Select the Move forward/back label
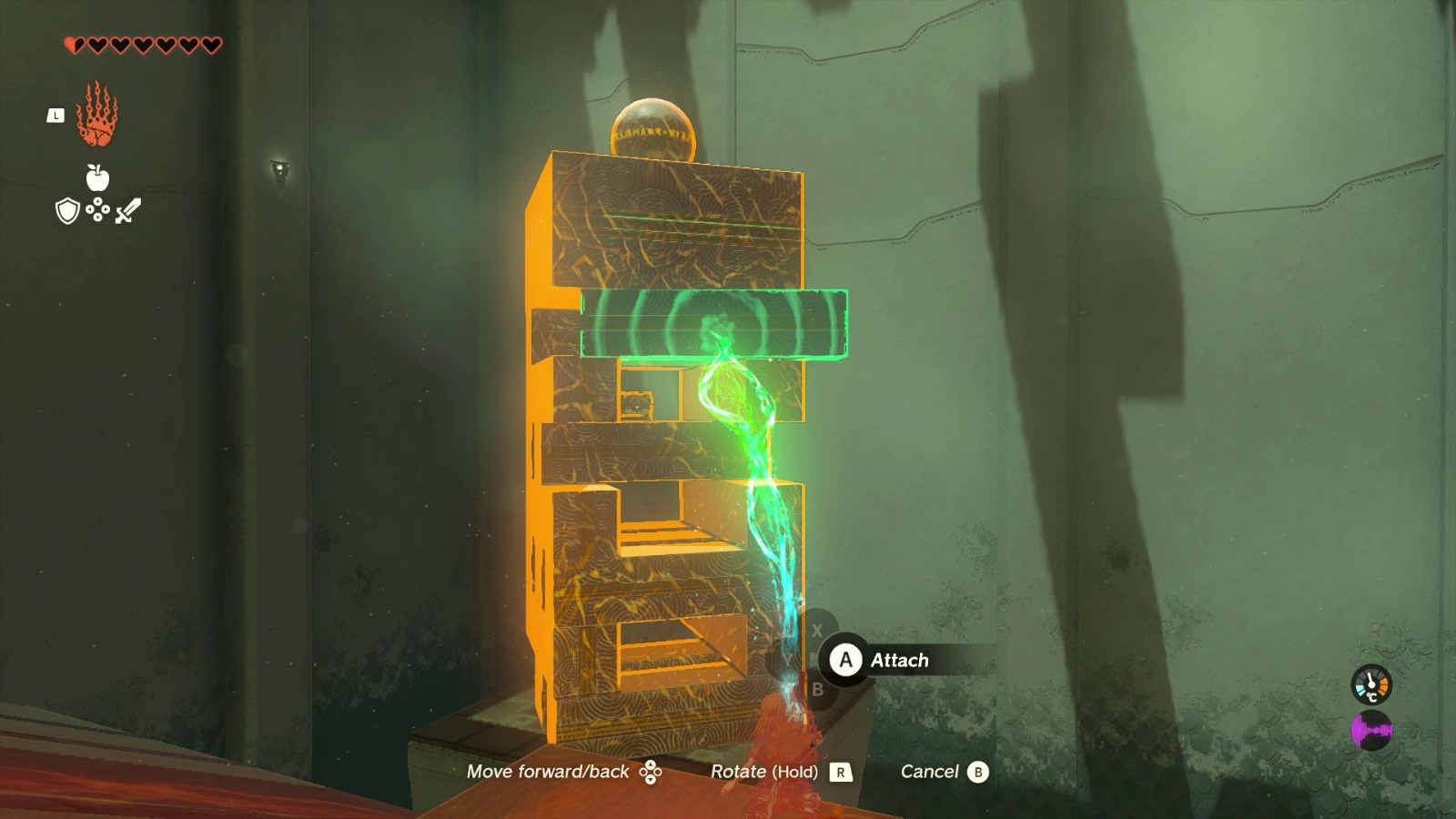 [x=546, y=771]
